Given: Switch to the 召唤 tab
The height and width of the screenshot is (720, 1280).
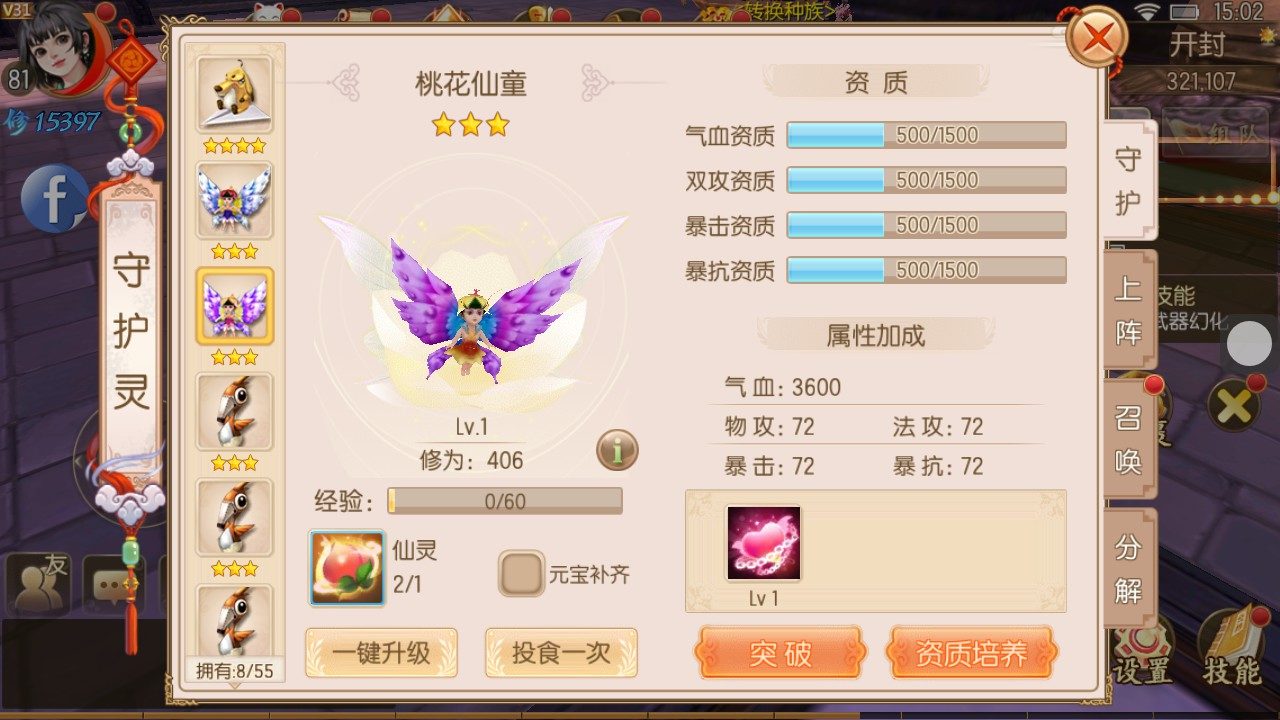Looking at the screenshot, I should [1128, 440].
